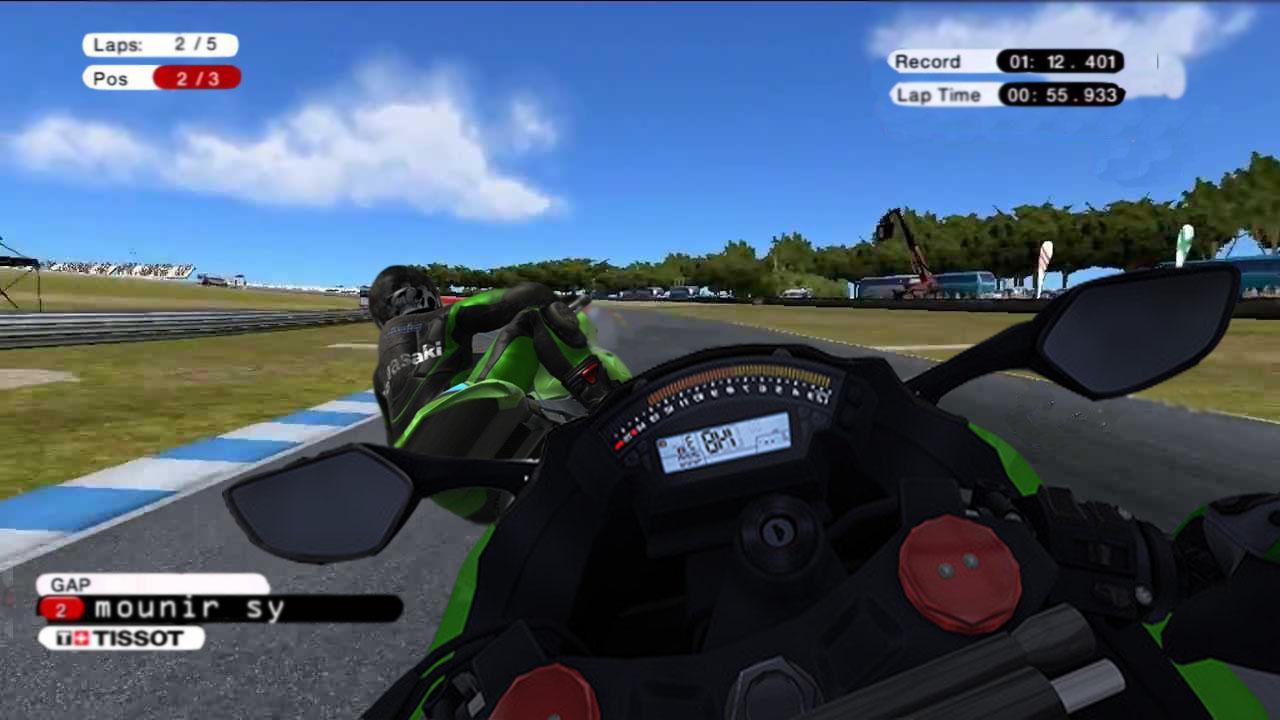Toggle the Laps counter display
This screenshot has width=1280, height=720.
tap(160, 44)
